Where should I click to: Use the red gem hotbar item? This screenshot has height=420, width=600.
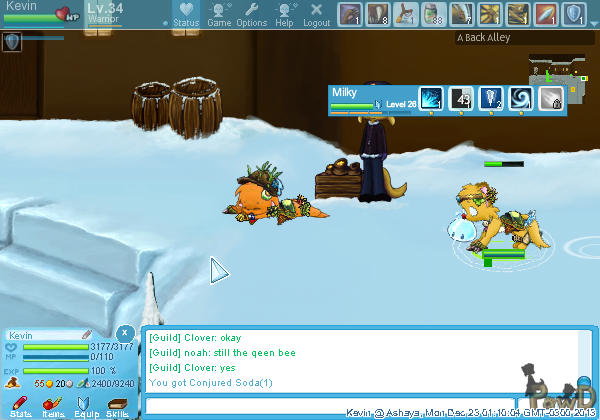pyautogui.click(x=546, y=14)
